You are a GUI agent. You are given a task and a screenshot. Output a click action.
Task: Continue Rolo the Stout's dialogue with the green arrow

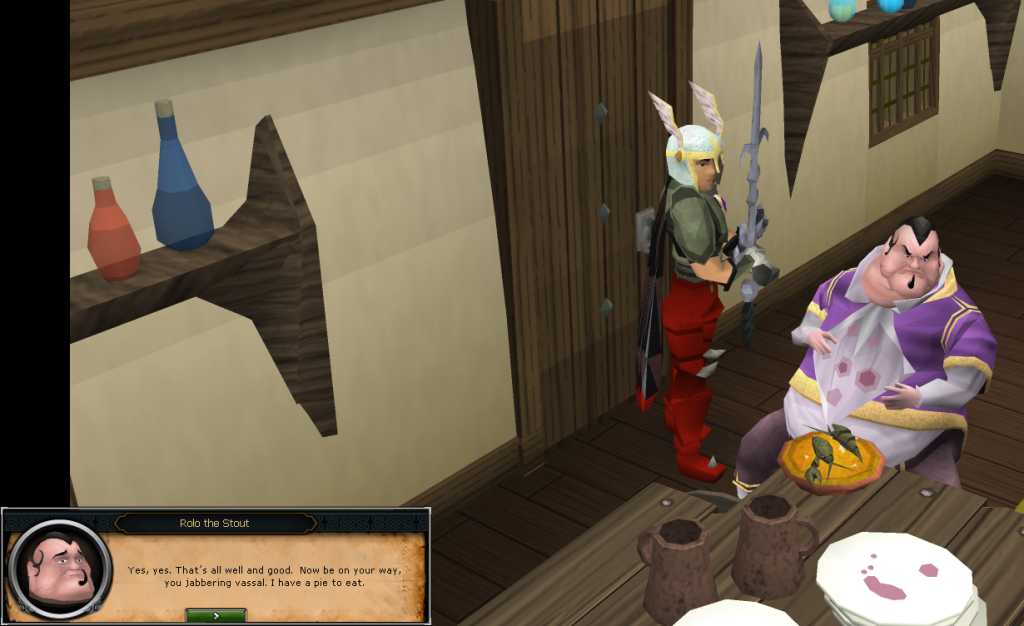pyautogui.click(x=216, y=615)
